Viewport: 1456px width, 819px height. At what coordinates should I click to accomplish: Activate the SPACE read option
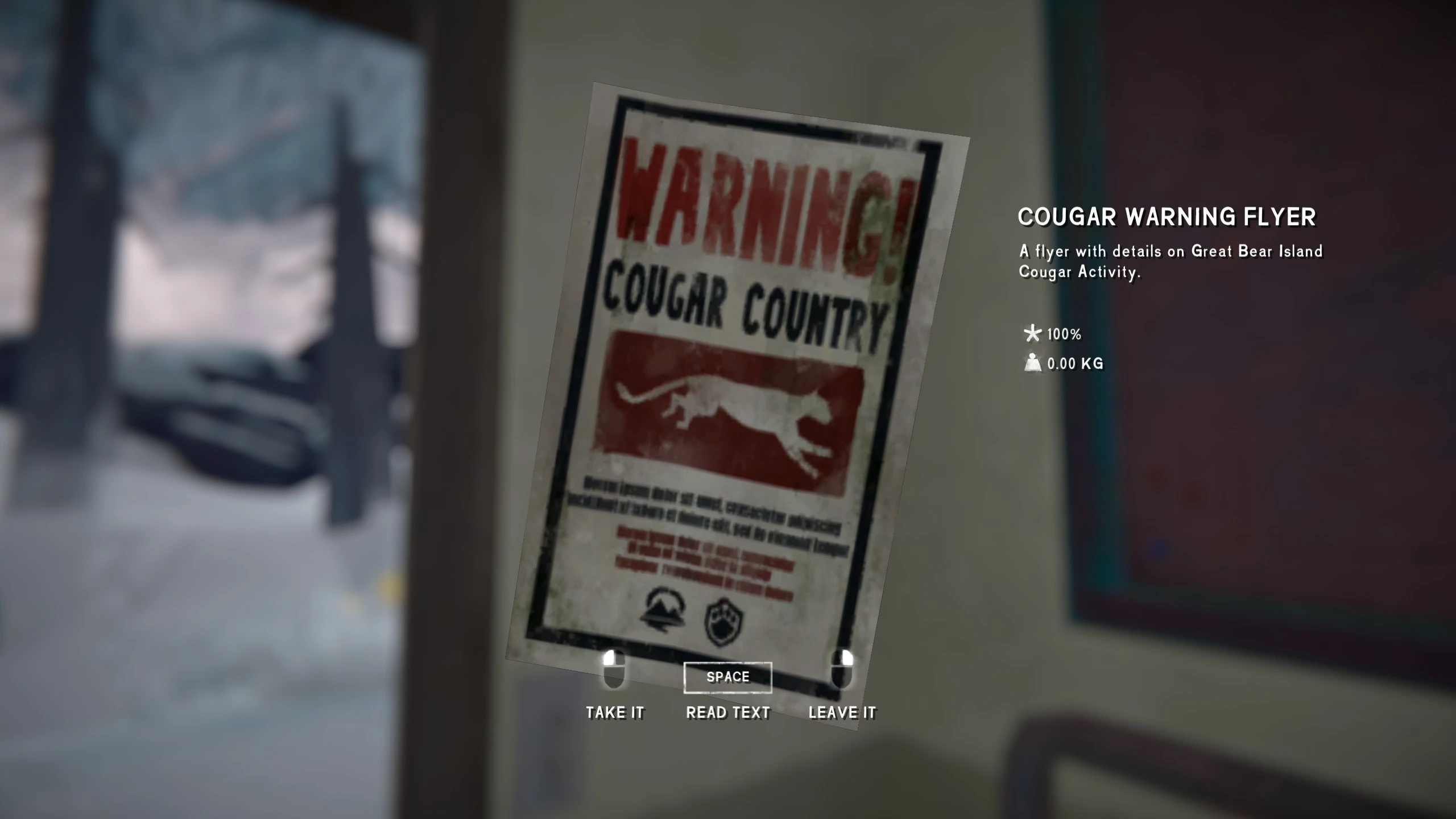tap(727, 677)
